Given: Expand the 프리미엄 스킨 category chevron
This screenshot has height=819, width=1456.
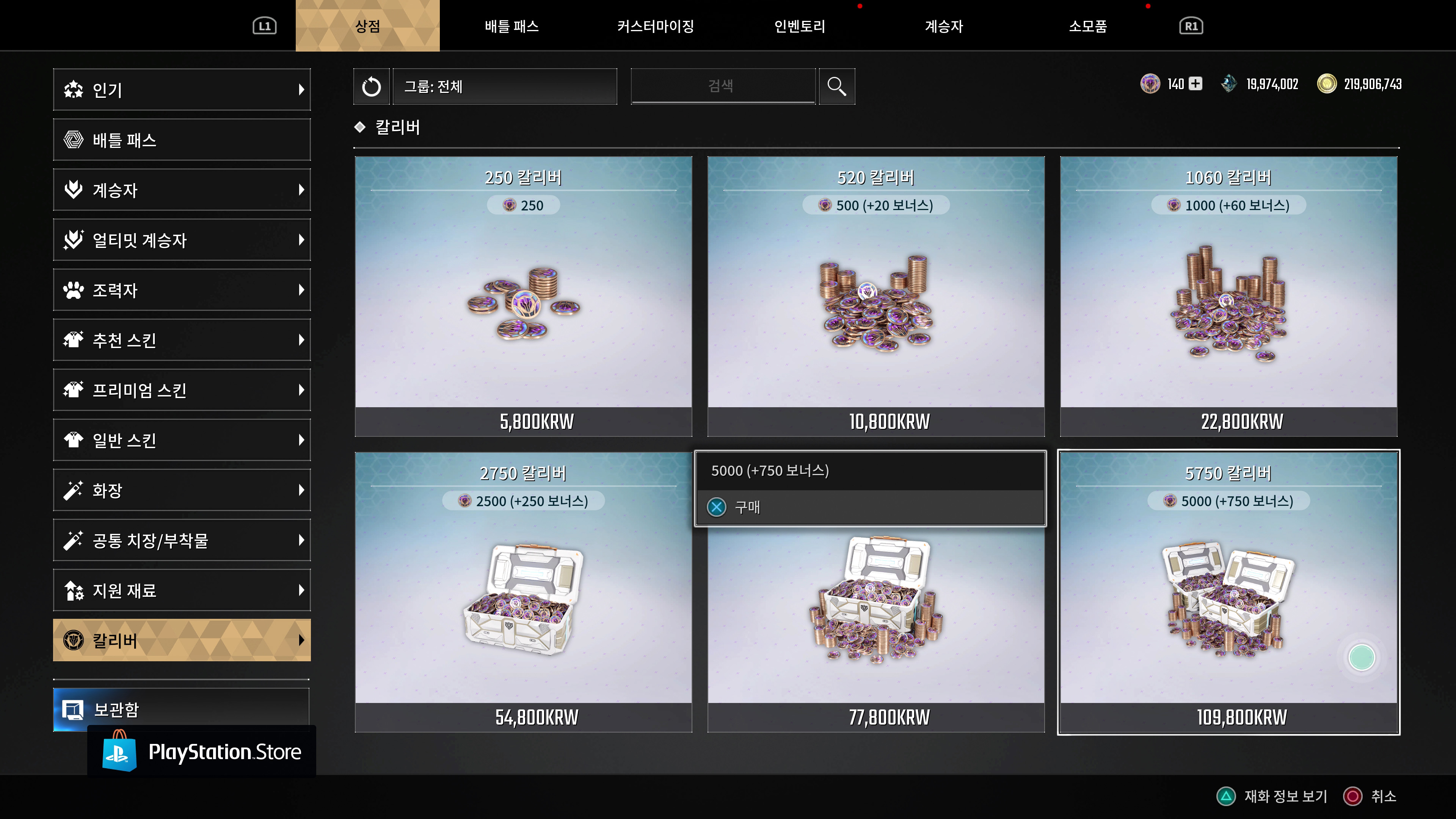Looking at the screenshot, I should (302, 389).
